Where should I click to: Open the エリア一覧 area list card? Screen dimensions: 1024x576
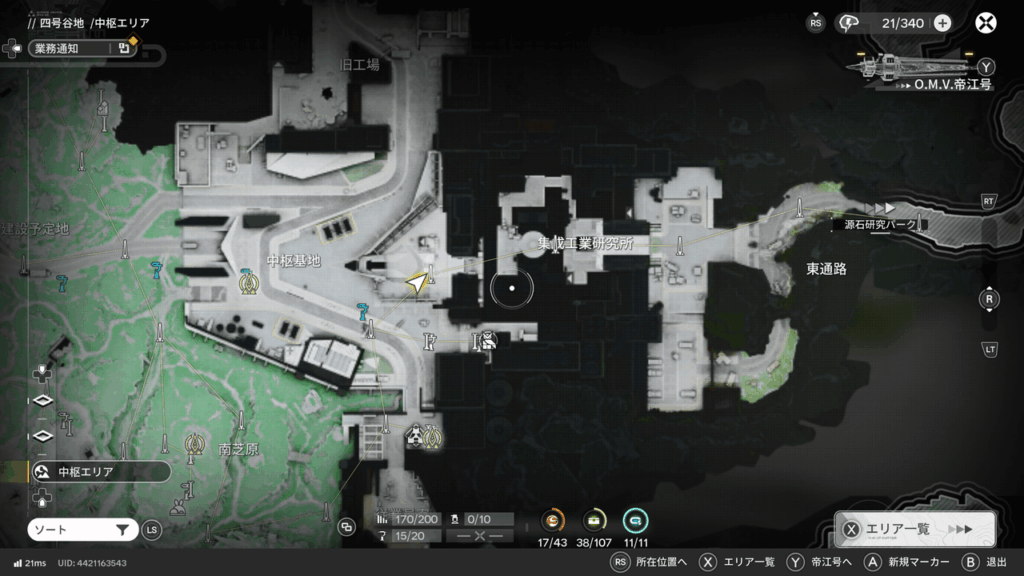[914, 529]
